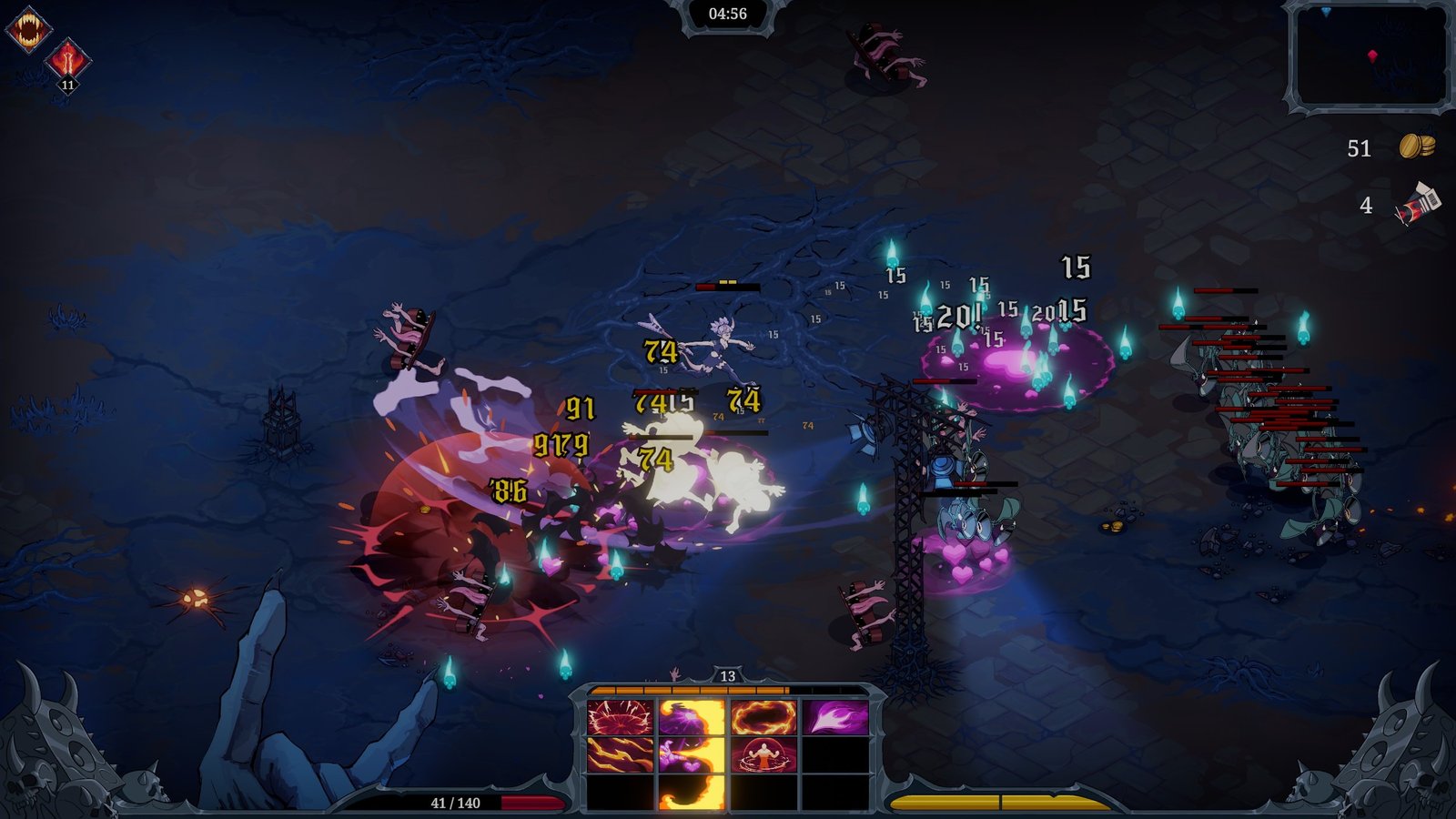Activate the golden lightning streaks ability

[x=620, y=755]
